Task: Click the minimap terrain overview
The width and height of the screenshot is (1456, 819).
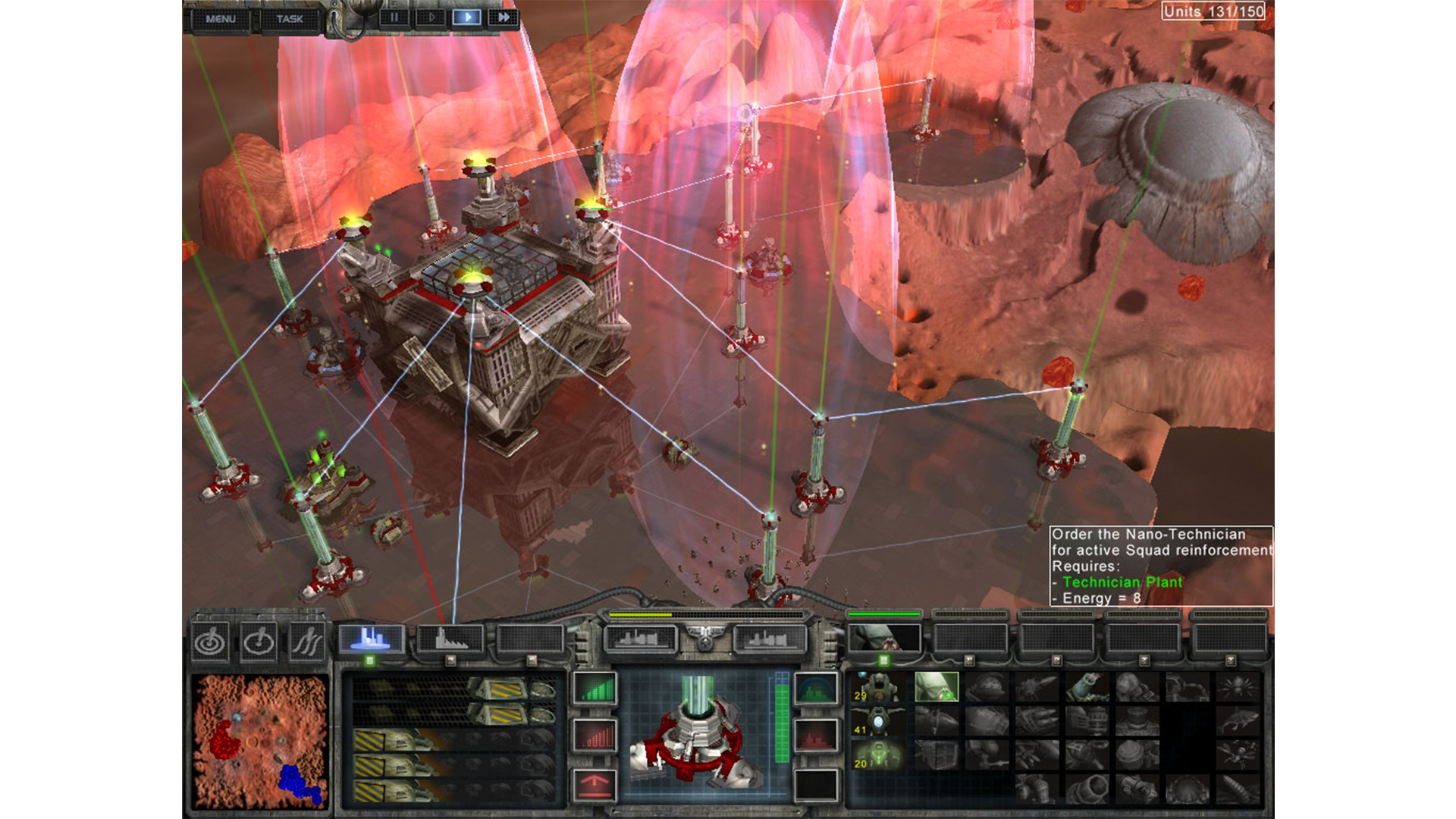Action: (259, 740)
